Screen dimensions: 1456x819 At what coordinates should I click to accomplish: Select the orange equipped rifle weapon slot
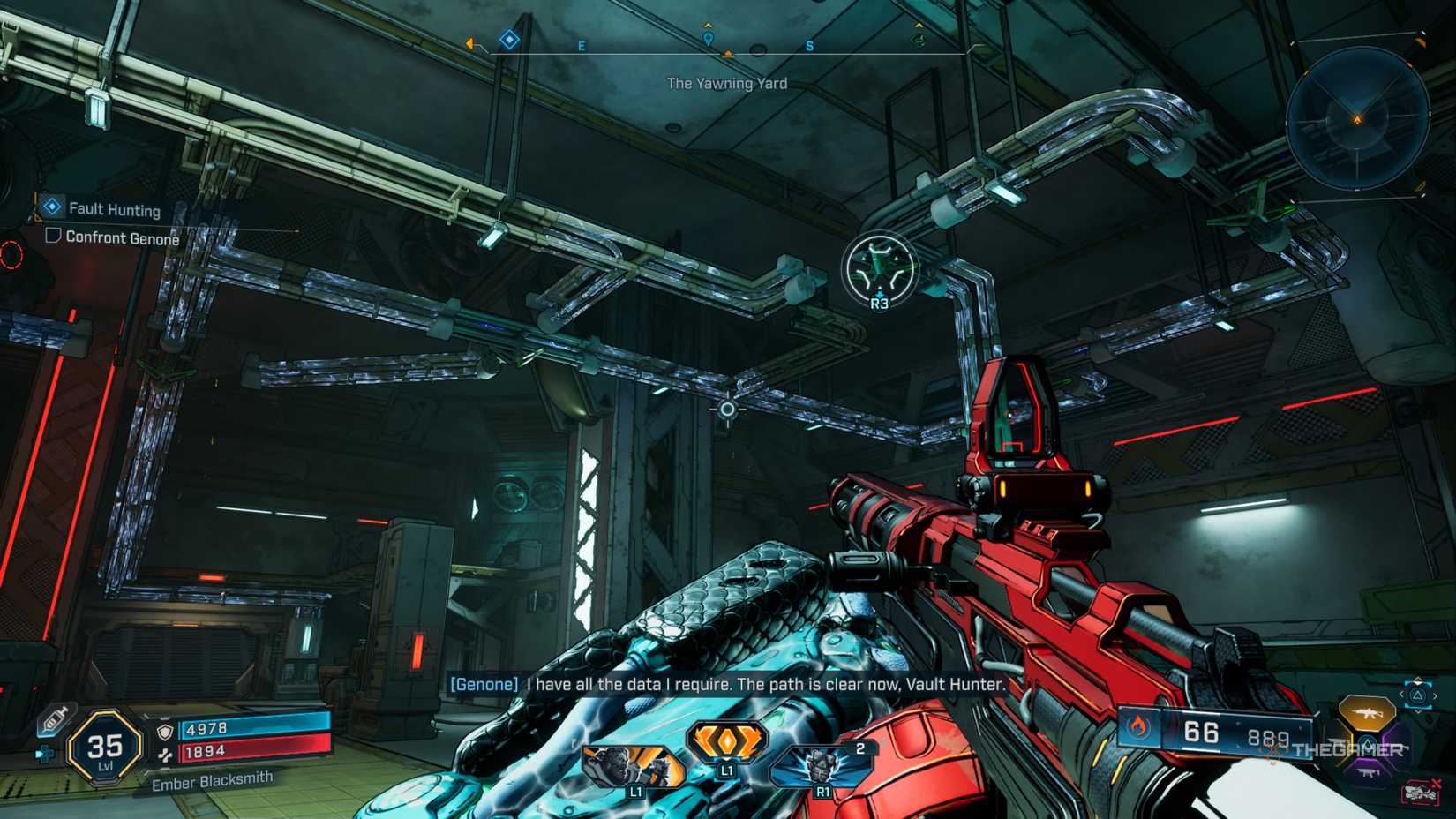click(1365, 711)
